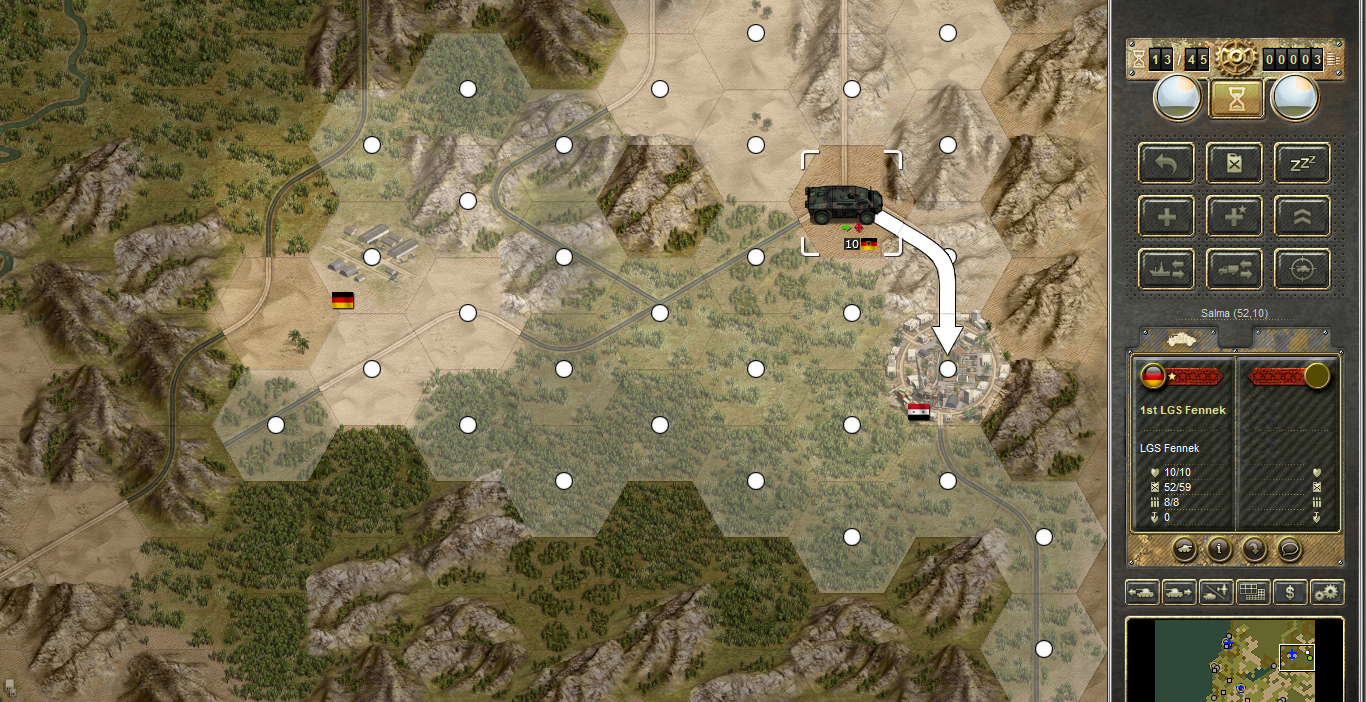
Task: Select next unit with right-arrow tank button
Action: tap(1179, 592)
